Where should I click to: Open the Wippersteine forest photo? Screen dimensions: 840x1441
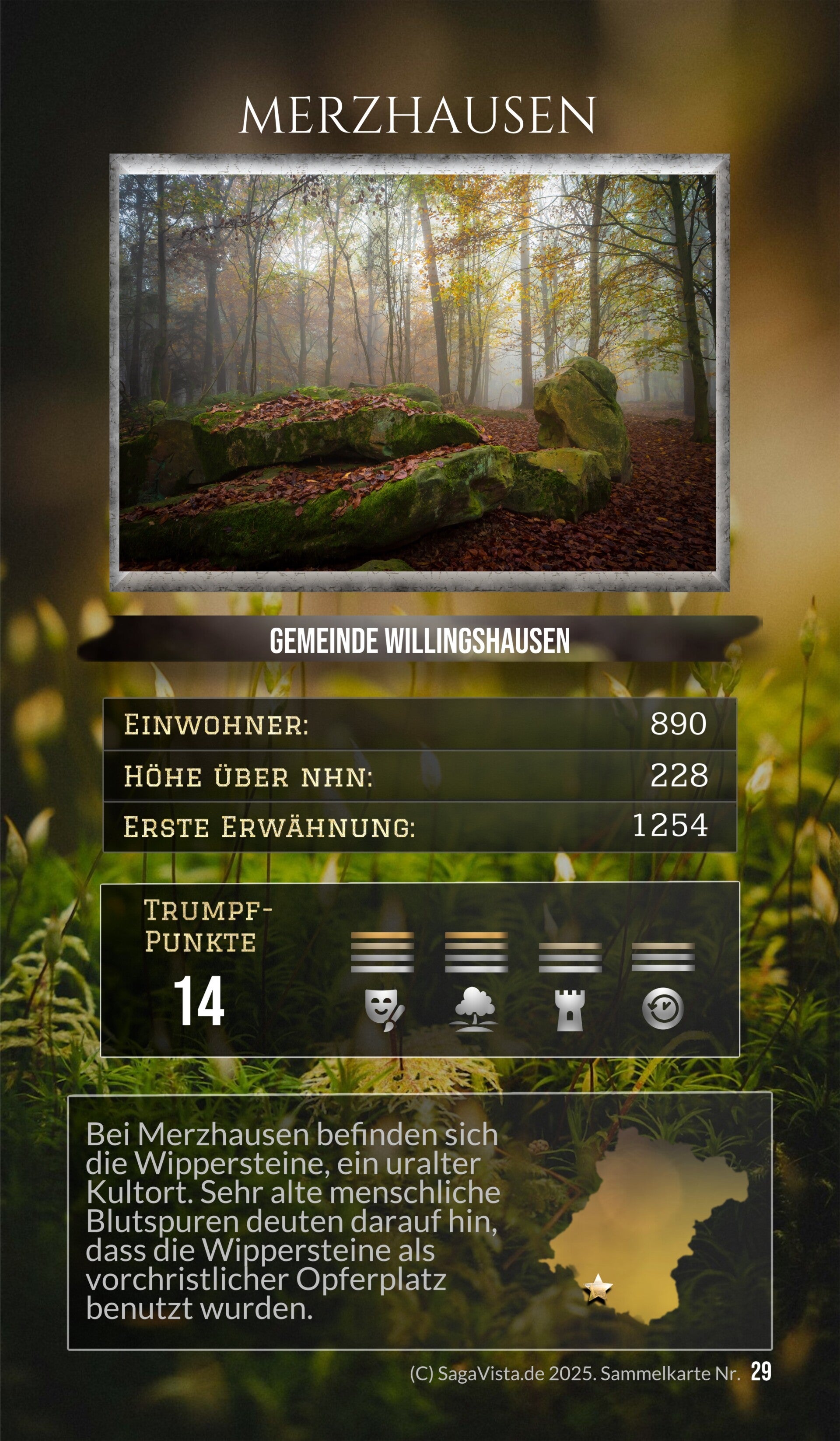[x=417, y=373]
